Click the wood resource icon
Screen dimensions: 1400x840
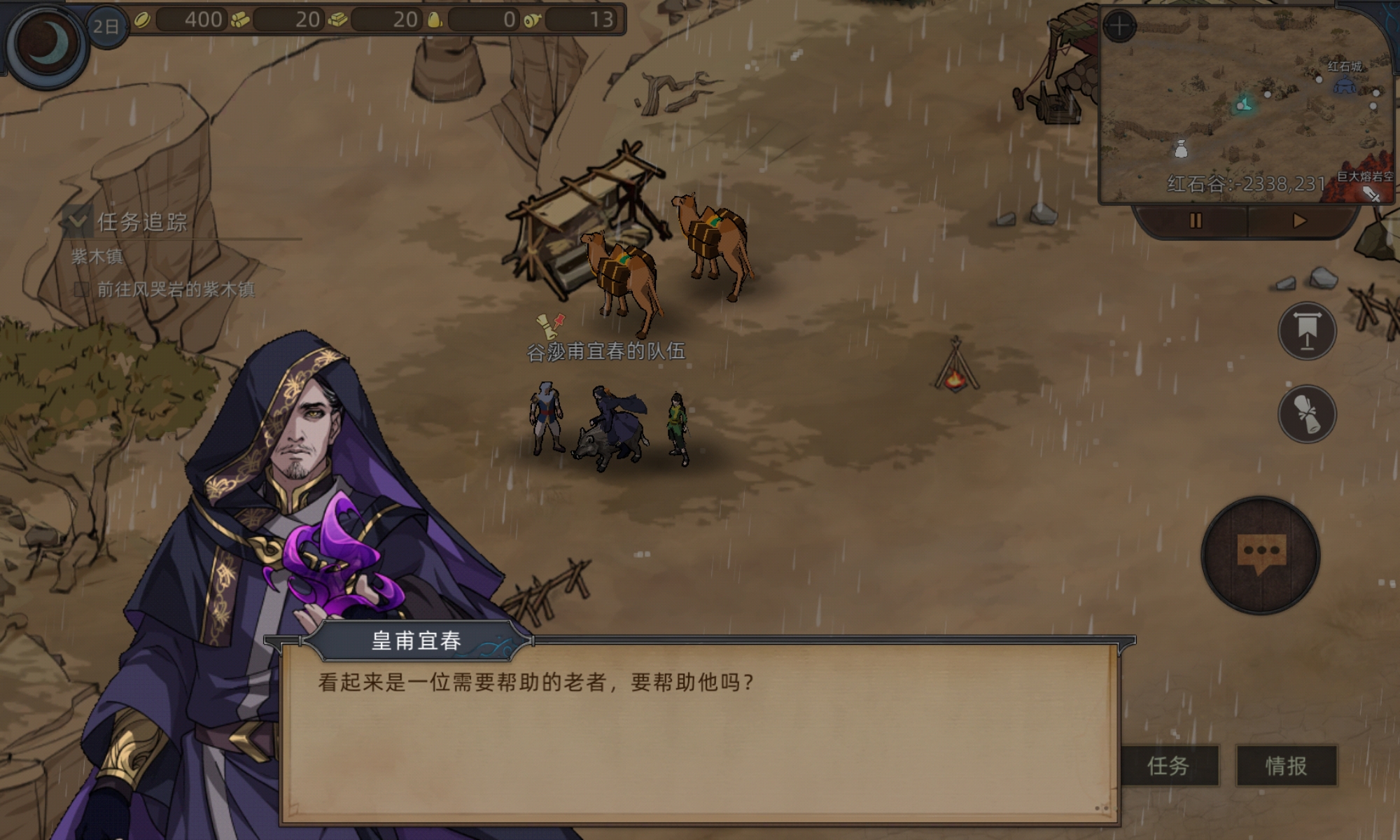240,20
